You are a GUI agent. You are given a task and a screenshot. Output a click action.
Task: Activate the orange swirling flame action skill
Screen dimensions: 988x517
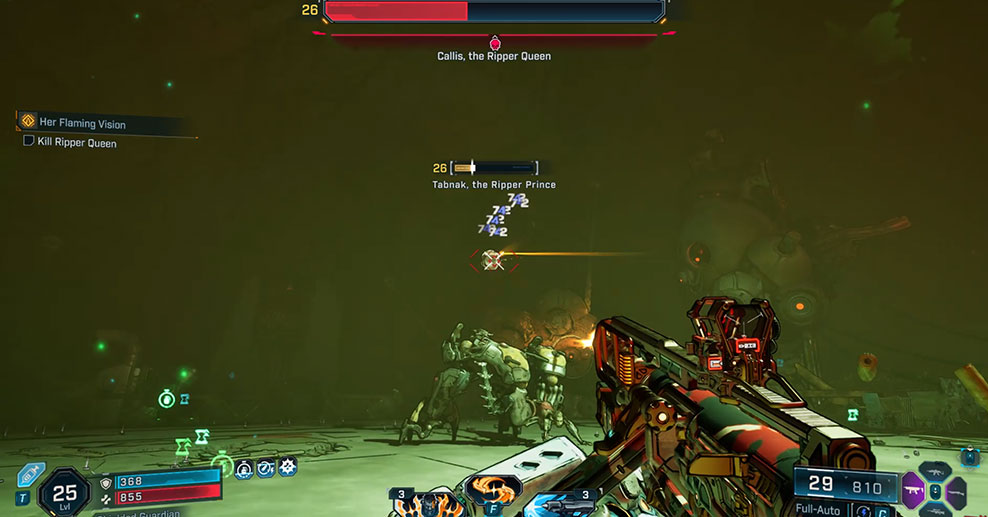(x=493, y=491)
